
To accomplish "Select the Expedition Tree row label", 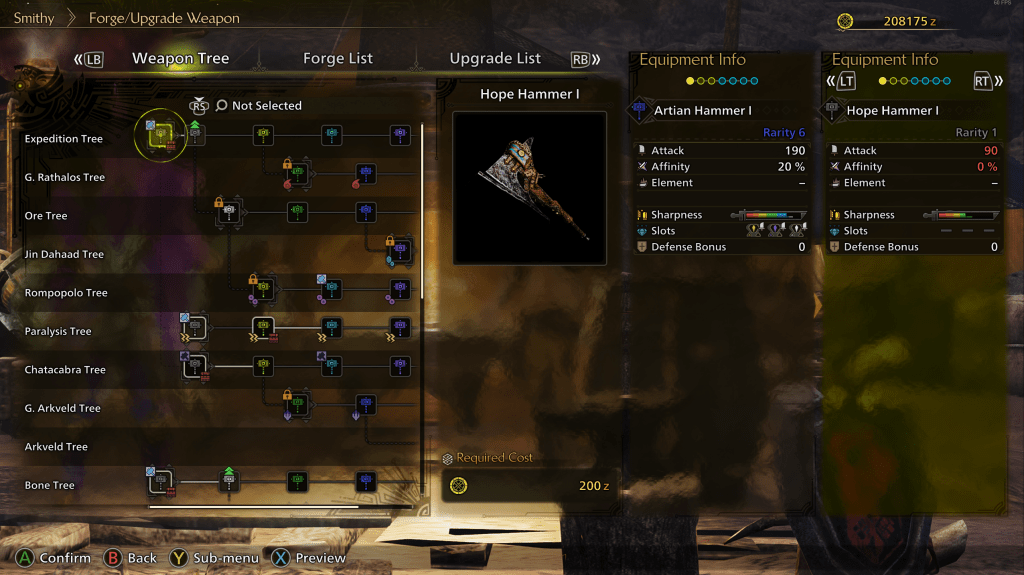I will tap(64, 139).
